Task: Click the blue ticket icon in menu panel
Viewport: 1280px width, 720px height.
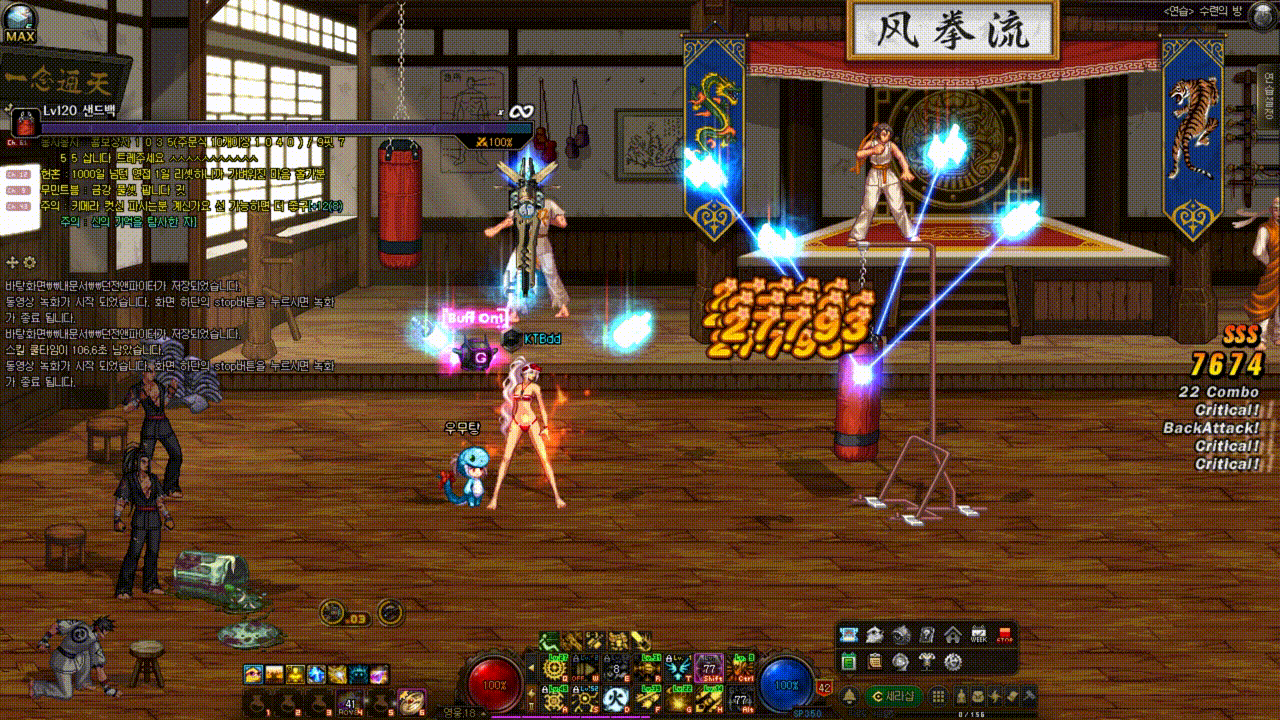Action: 849,635
